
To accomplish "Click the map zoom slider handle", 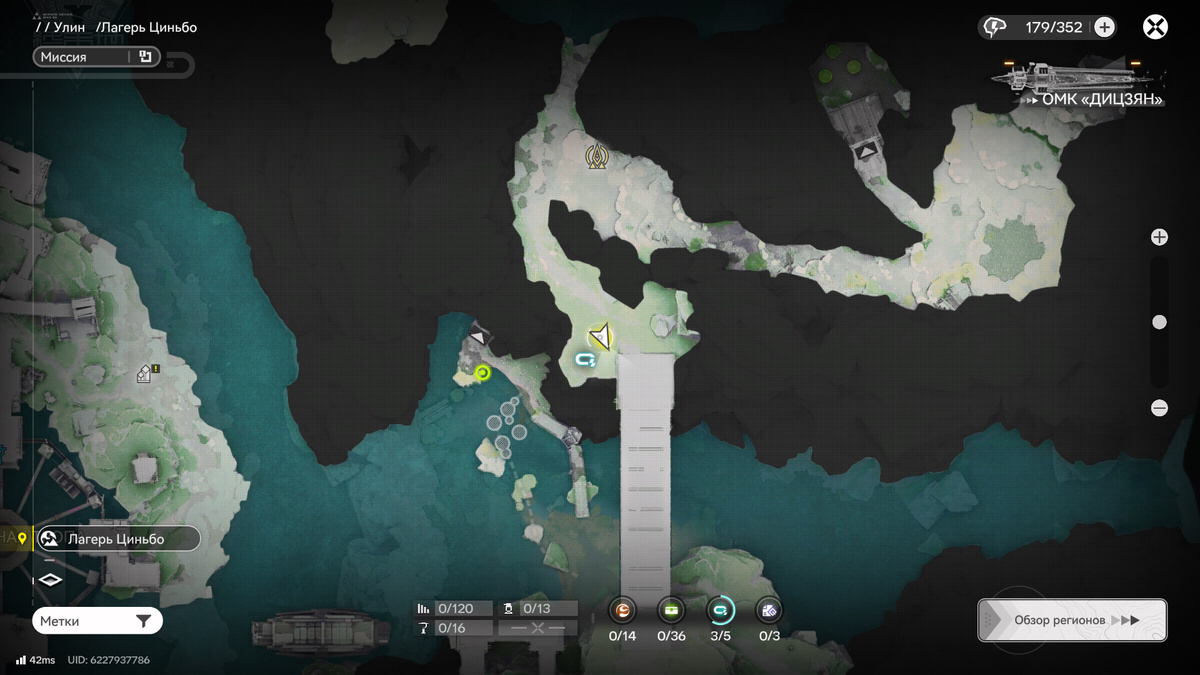I will click(x=1159, y=322).
